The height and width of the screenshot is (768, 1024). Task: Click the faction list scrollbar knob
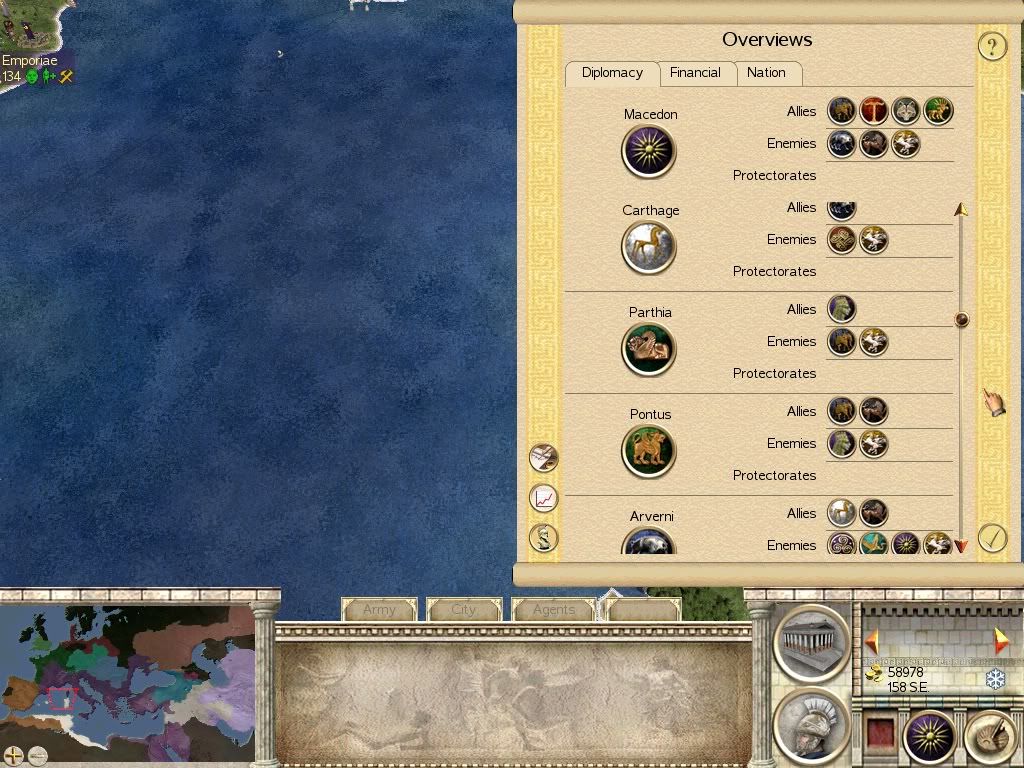click(961, 320)
